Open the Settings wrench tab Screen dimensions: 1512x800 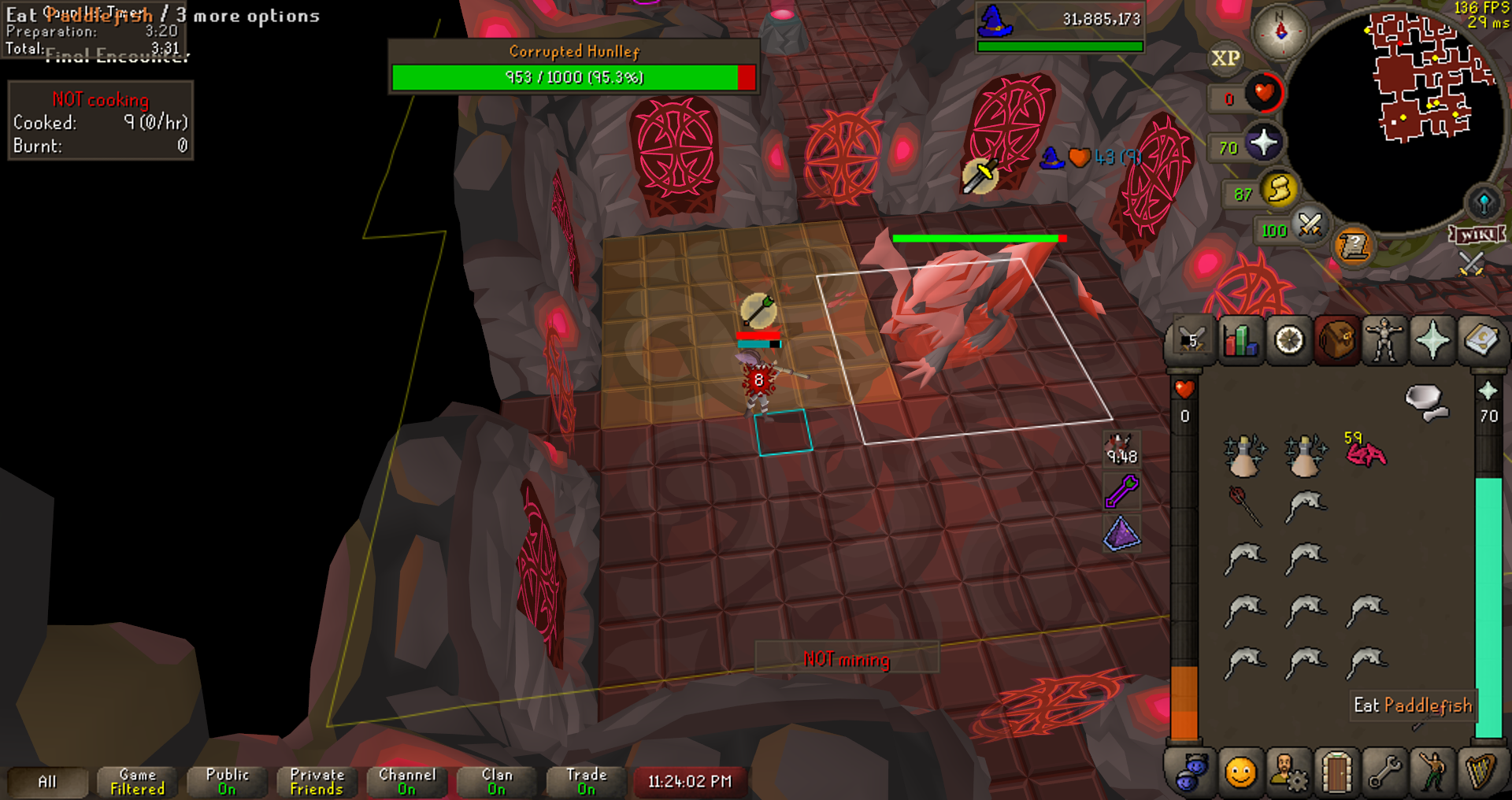pyautogui.click(x=1384, y=773)
